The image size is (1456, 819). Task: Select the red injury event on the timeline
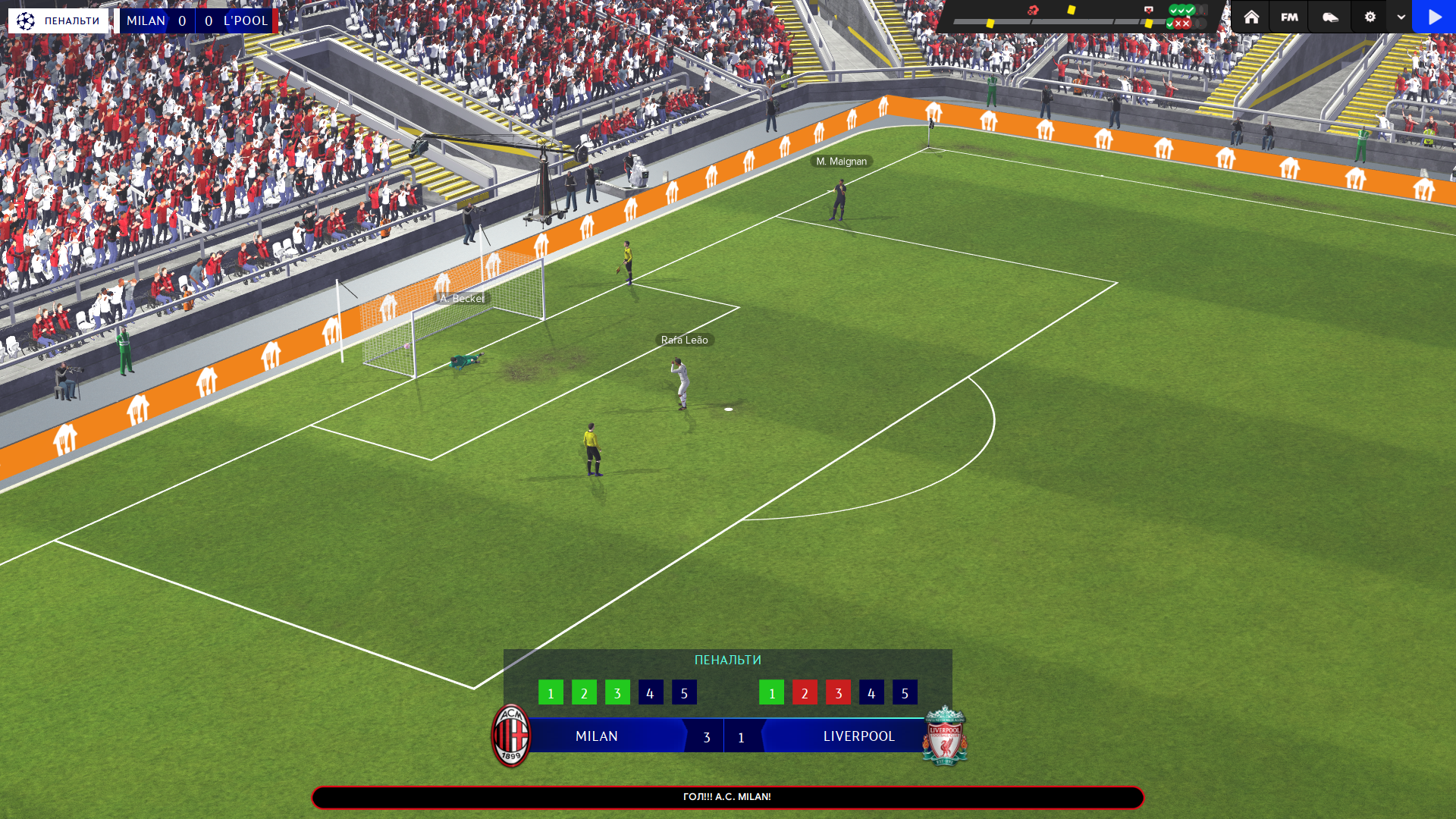tap(1033, 11)
